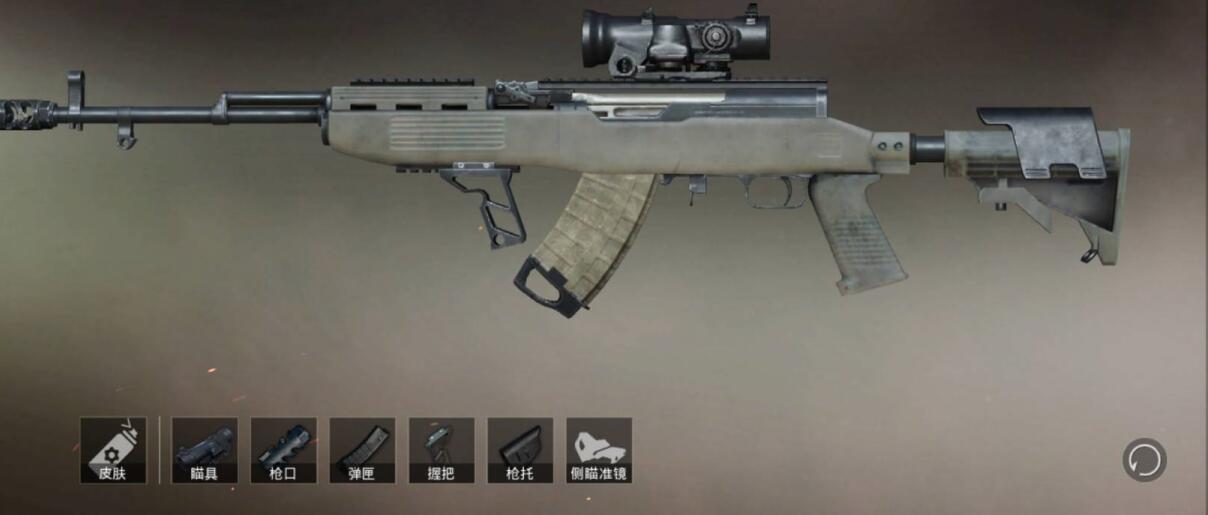Open the 握把 foregrip attachment slot
The width and height of the screenshot is (1208, 515).
(x=441, y=450)
